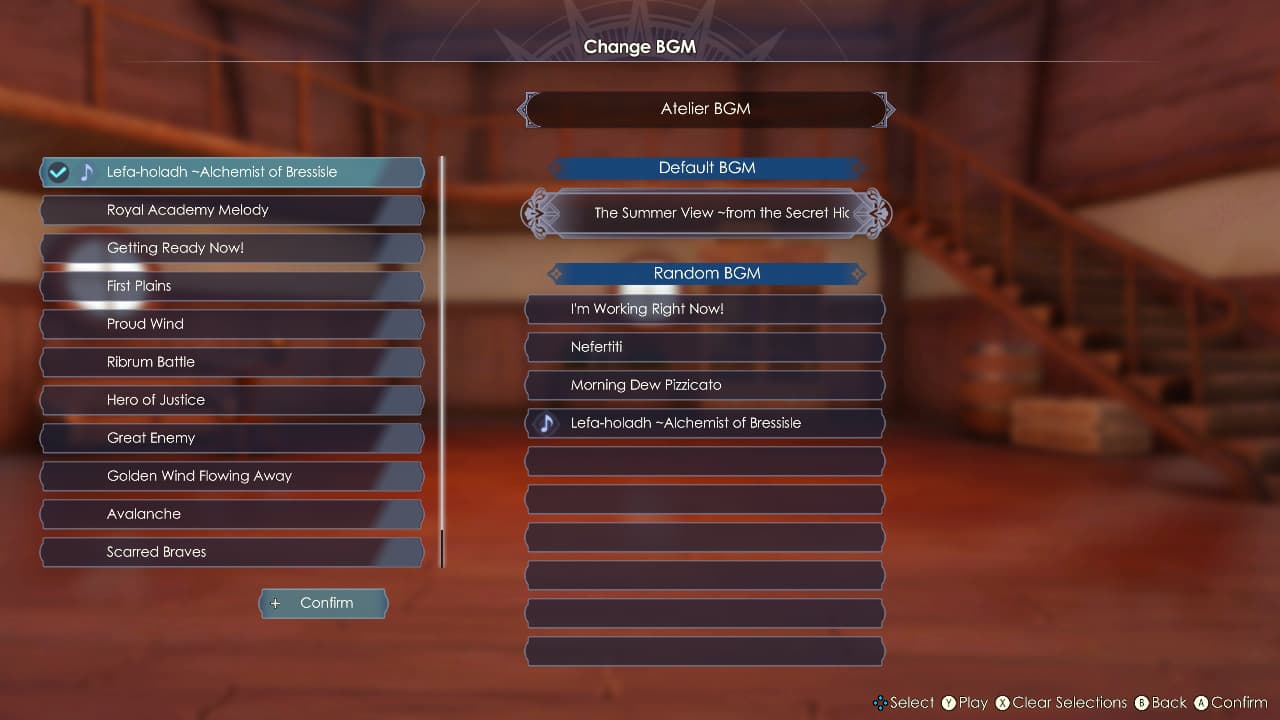1280x720 pixels.
Task: Click the Random BGM header
Action: (x=705, y=273)
